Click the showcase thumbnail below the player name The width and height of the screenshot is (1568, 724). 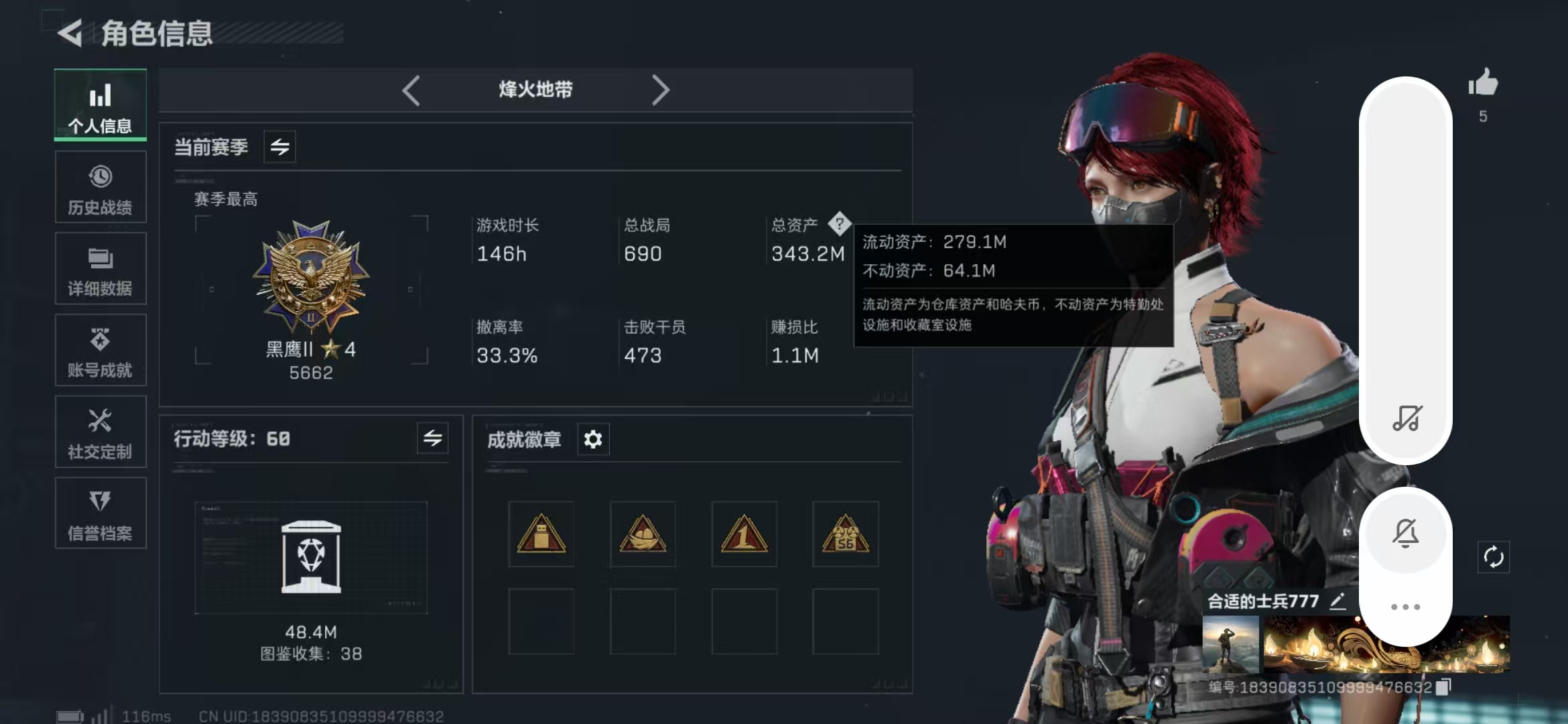(x=1232, y=645)
